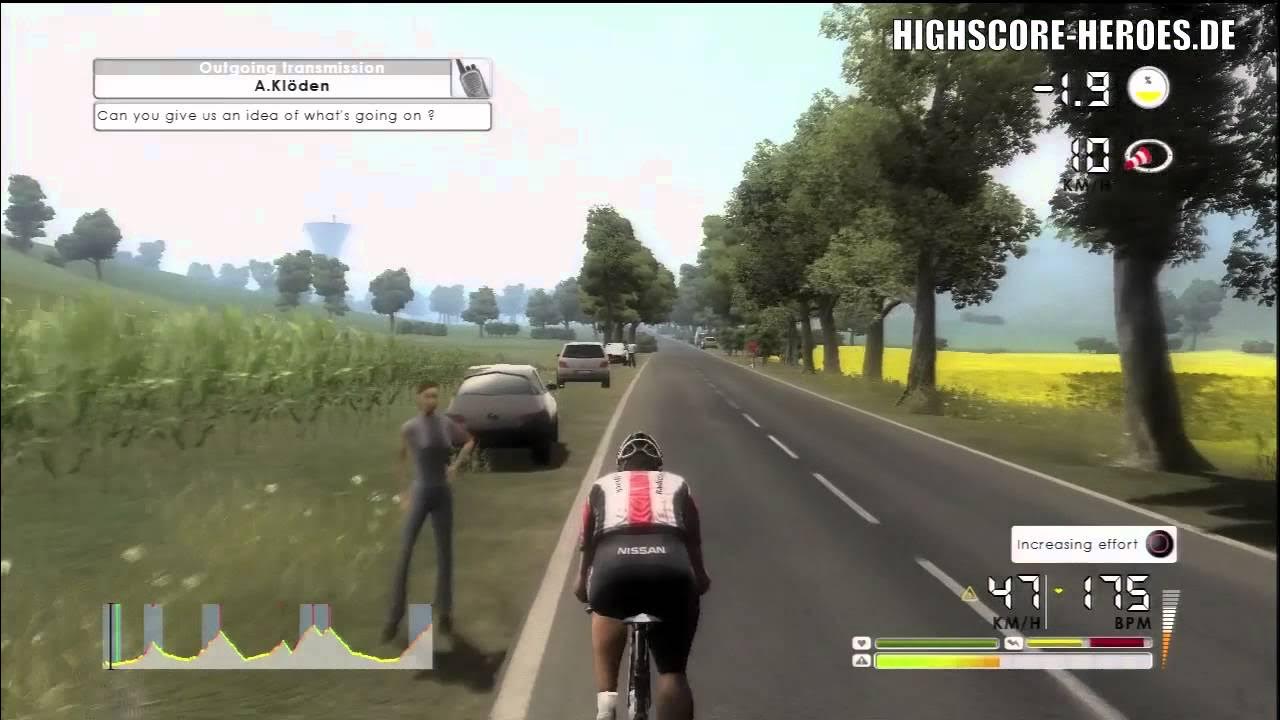Image resolution: width=1280 pixels, height=720 pixels.
Task: Click the warning triangle beside the attack bar
Action: [861, 661]
